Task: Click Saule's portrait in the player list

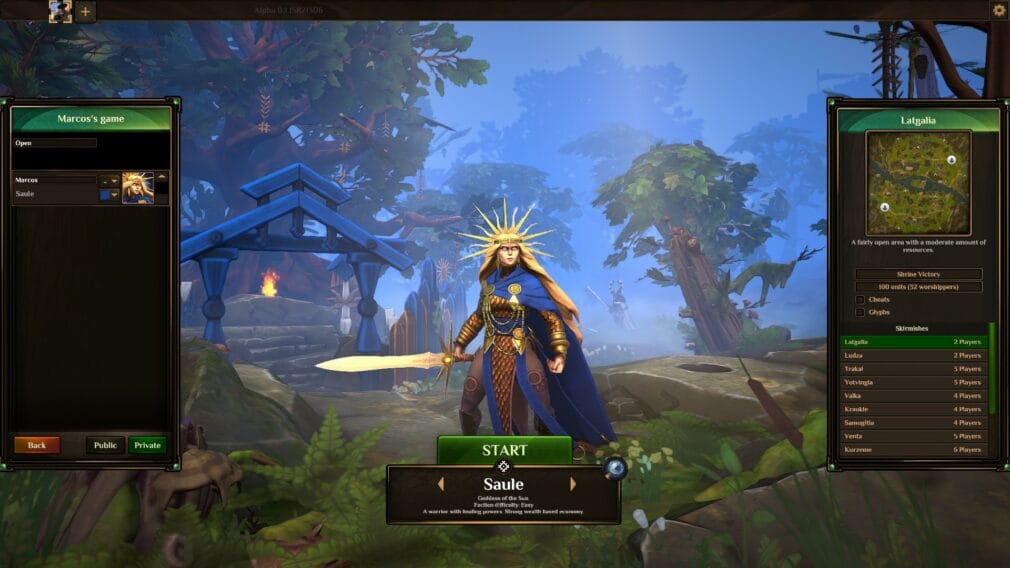Action: coord(137,188)
